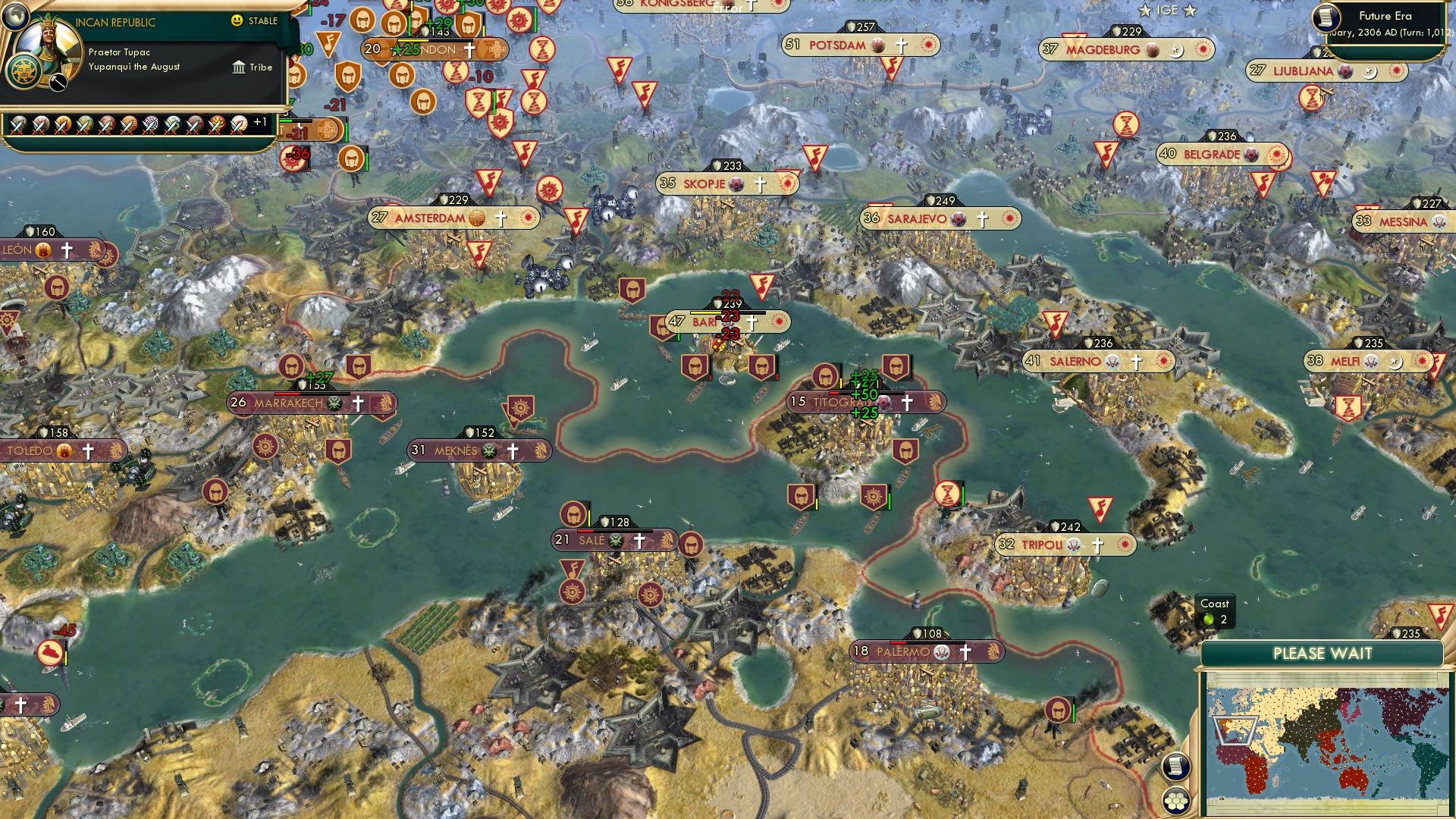Click the culture burst icon on Potsdam's banner

[x=927, y=45]
